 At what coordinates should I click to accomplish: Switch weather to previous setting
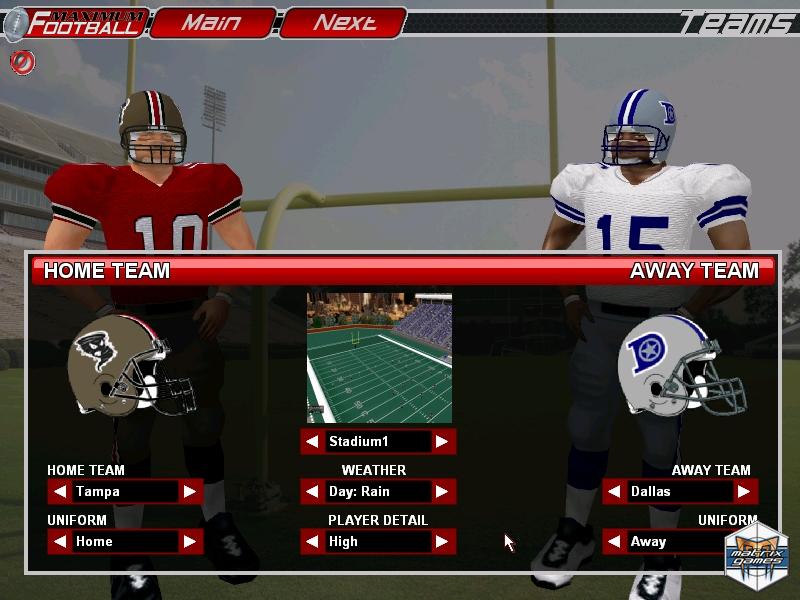click(313, 491)
